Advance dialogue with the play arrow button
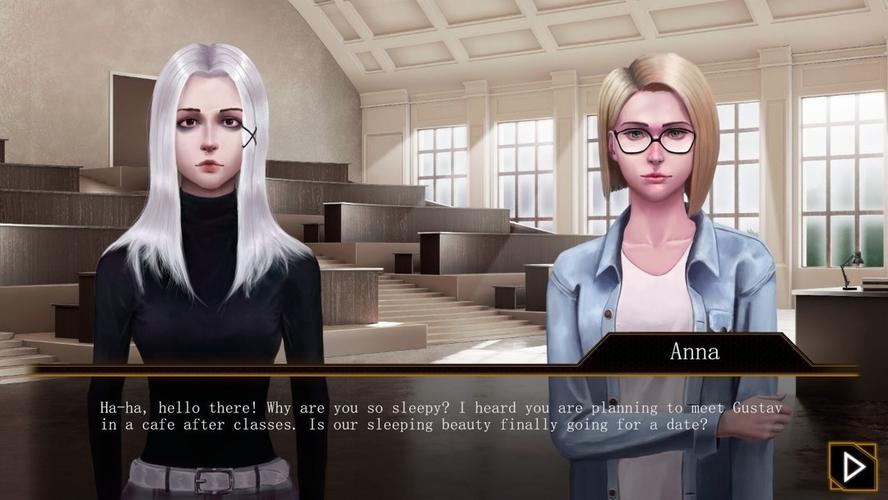This screenshot has height=500, width=888. [852, 466]
